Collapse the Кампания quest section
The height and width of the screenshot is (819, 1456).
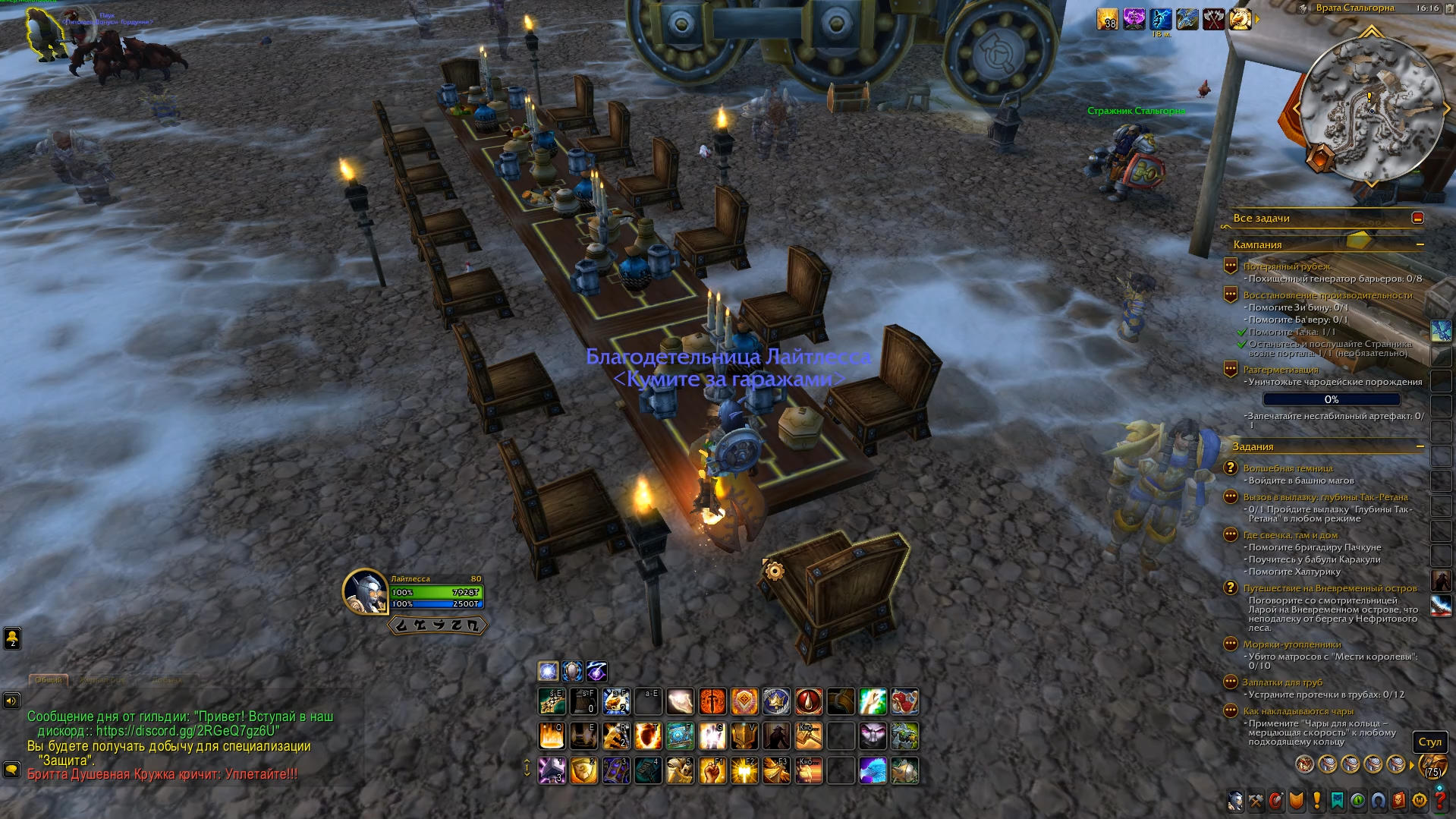(1420, 244)
